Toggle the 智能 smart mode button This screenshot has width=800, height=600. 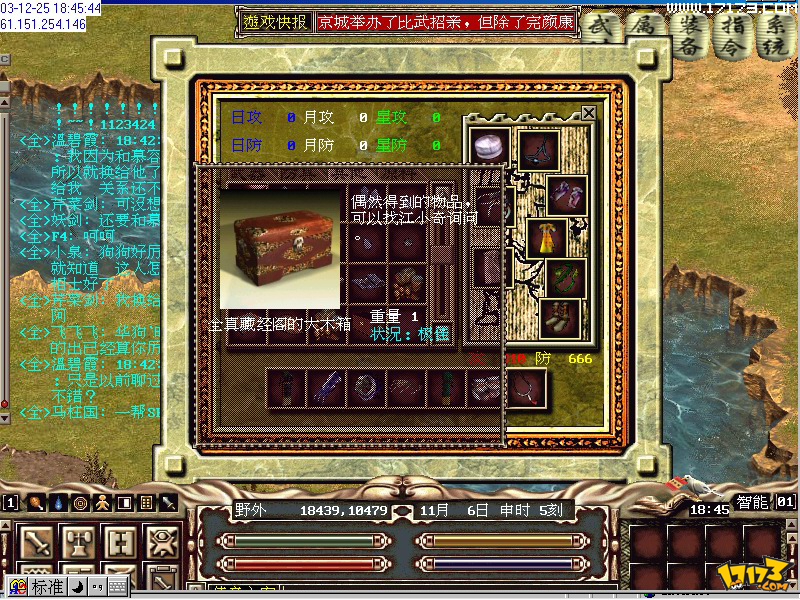point(753,502)
